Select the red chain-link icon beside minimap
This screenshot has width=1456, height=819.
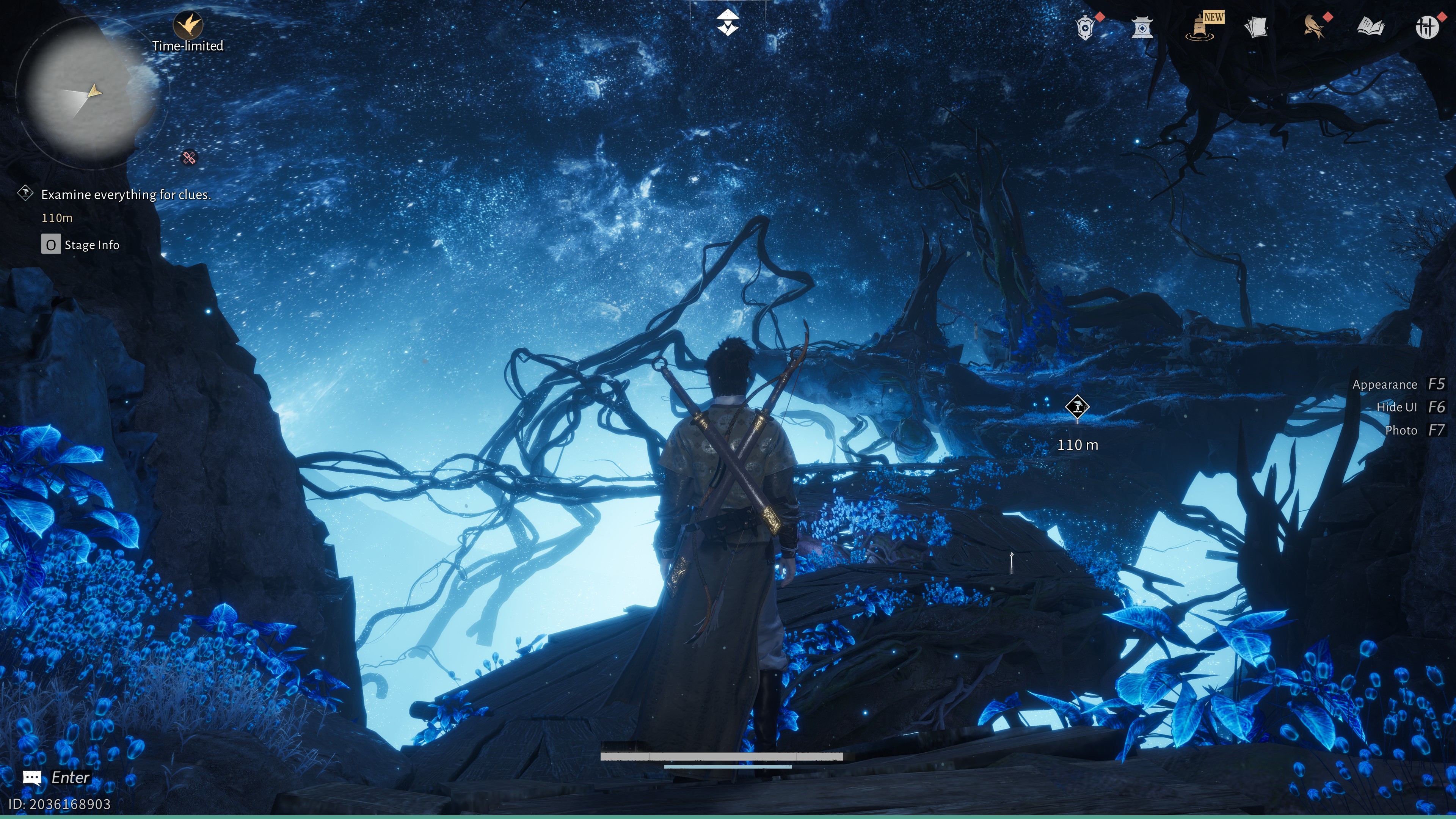pyautogui.click(x=189, y=158)
